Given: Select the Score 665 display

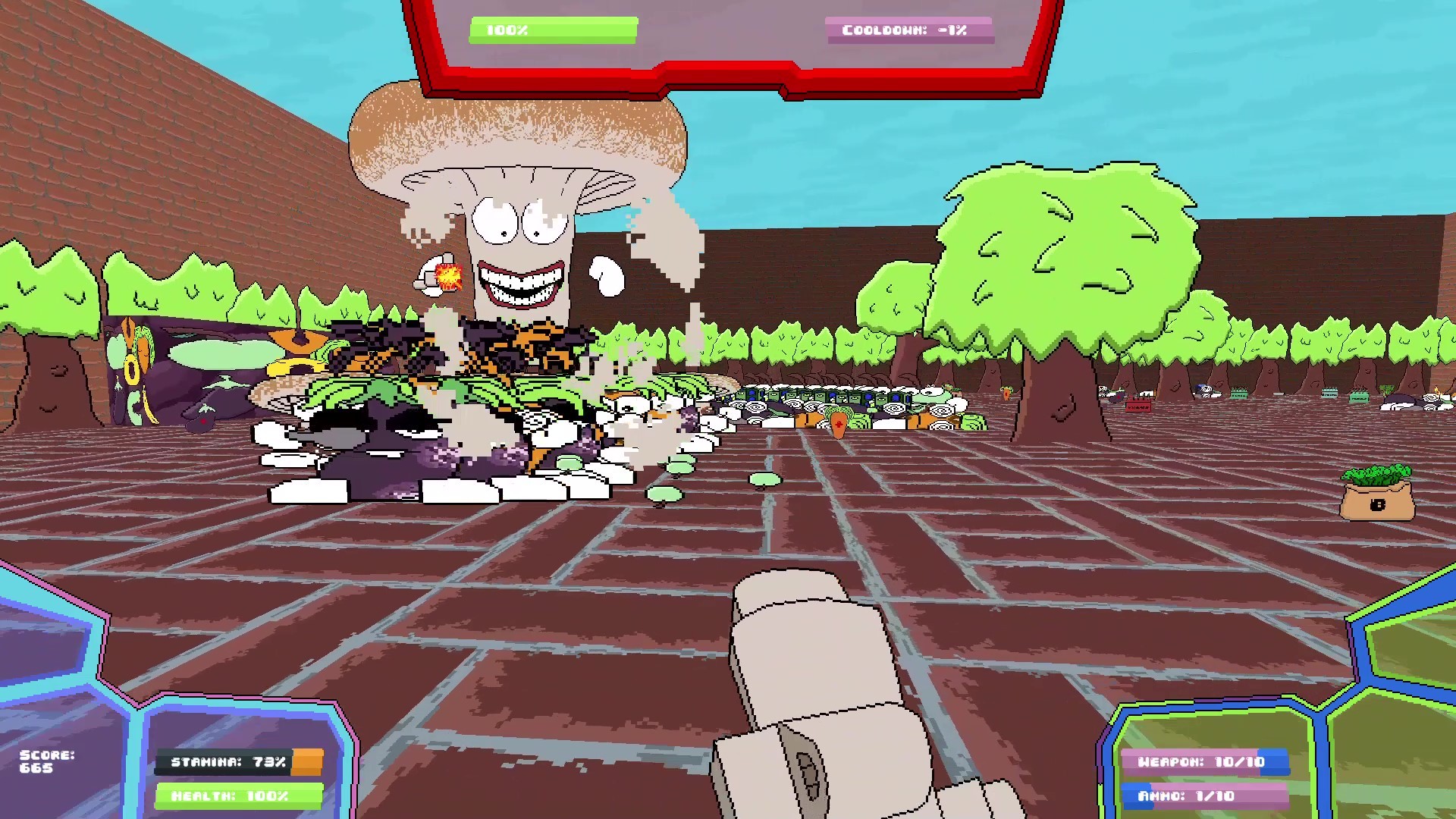Looking at the screenshot, I should pyautogui.click(x=47, y=761).
